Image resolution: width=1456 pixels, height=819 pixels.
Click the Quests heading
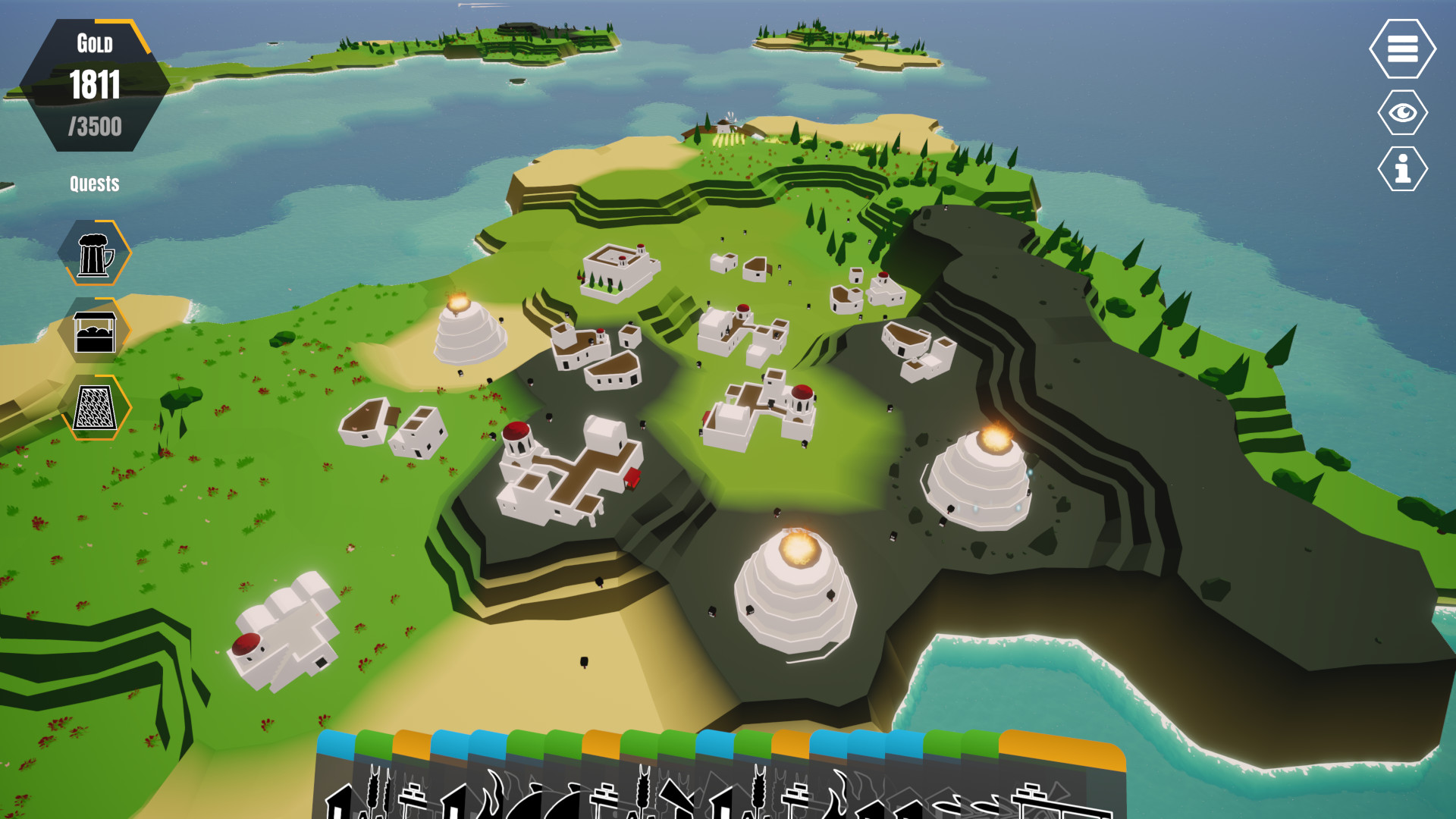coord(95,183)
